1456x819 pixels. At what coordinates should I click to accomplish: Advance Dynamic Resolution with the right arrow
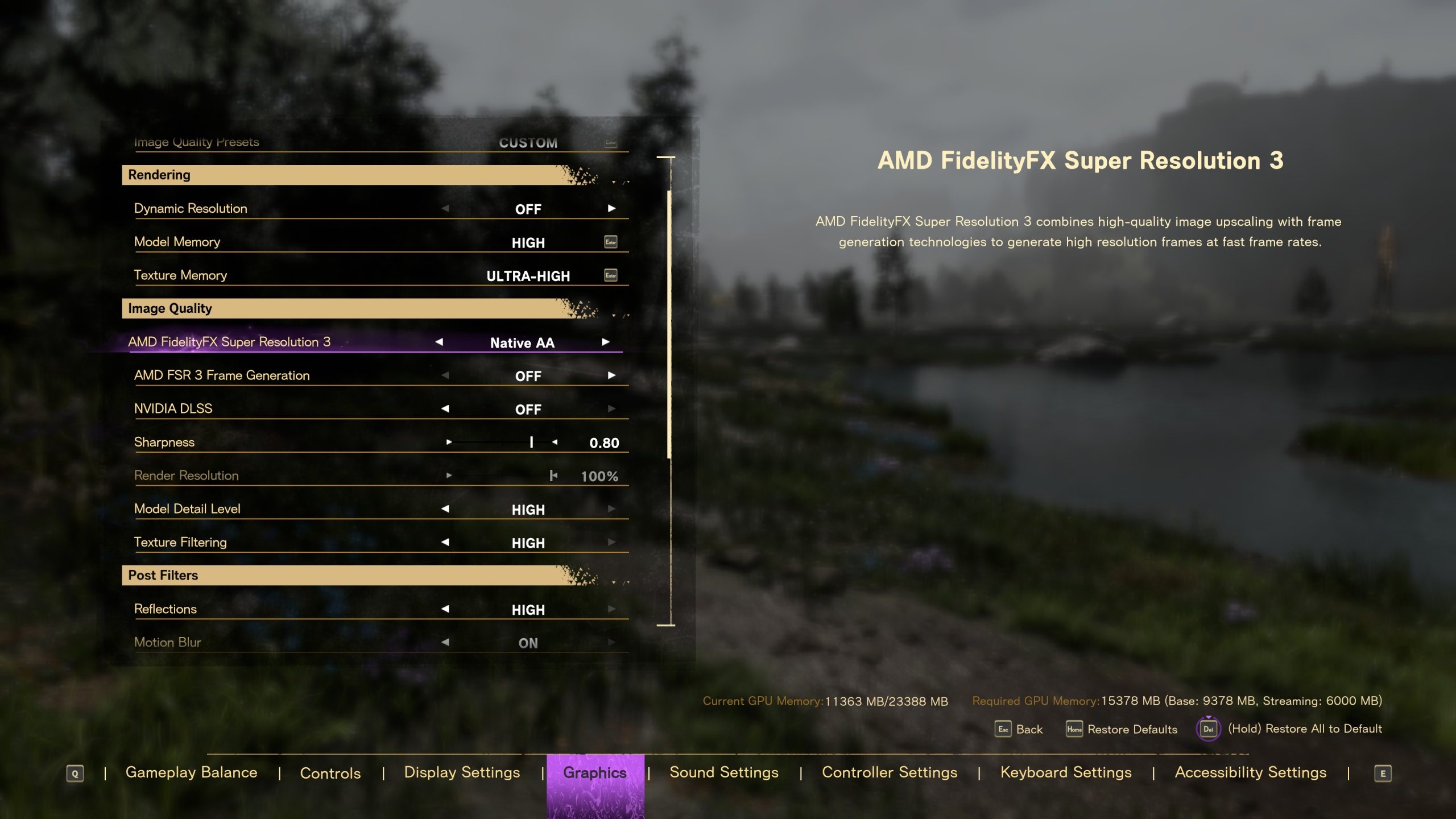click(611, 208)
